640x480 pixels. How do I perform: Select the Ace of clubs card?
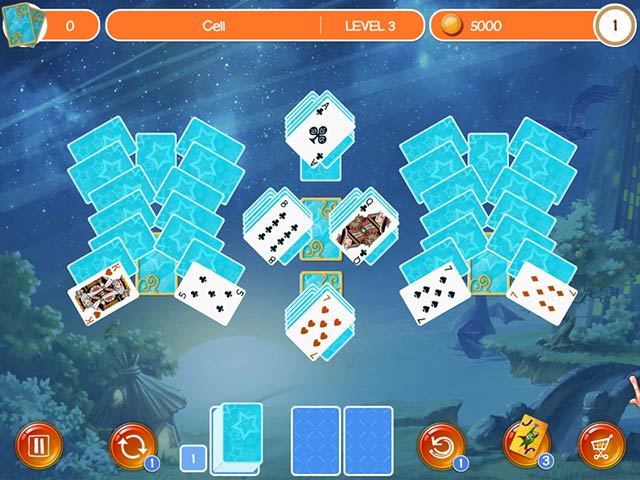317,135
